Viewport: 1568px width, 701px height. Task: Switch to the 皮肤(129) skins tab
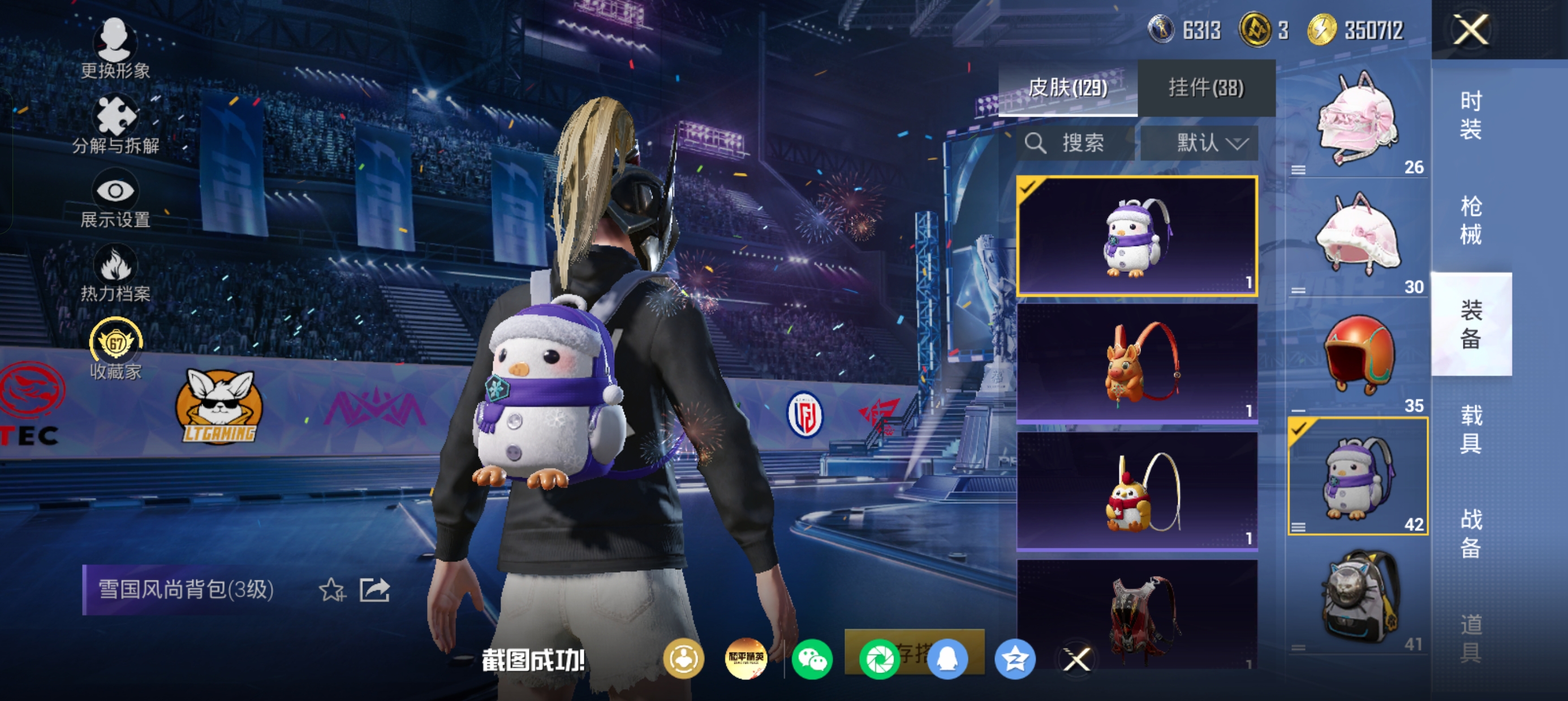click(x=1067, y=88)
